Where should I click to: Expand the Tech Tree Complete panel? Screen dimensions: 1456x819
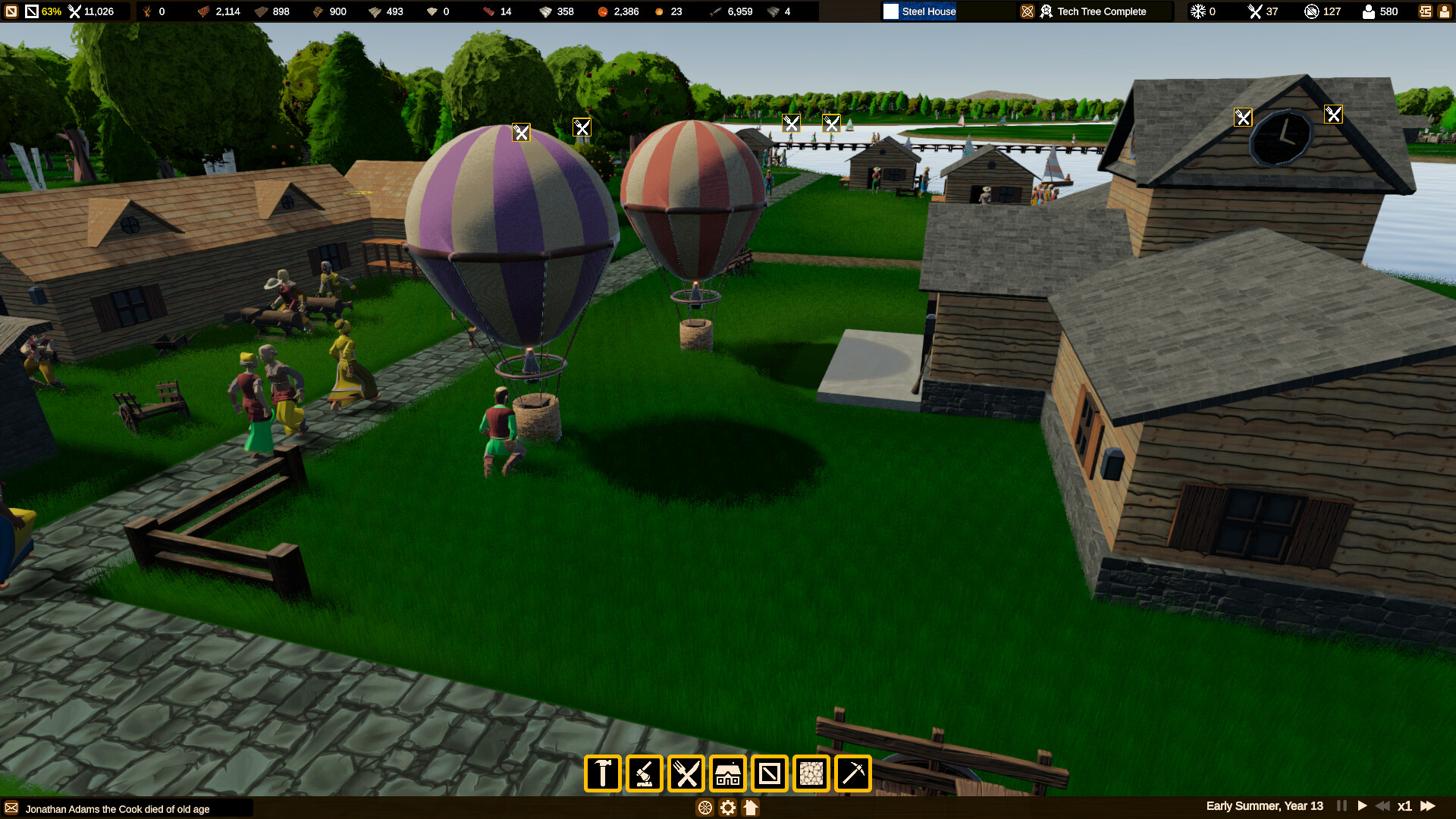click(x=1094, y=11)
